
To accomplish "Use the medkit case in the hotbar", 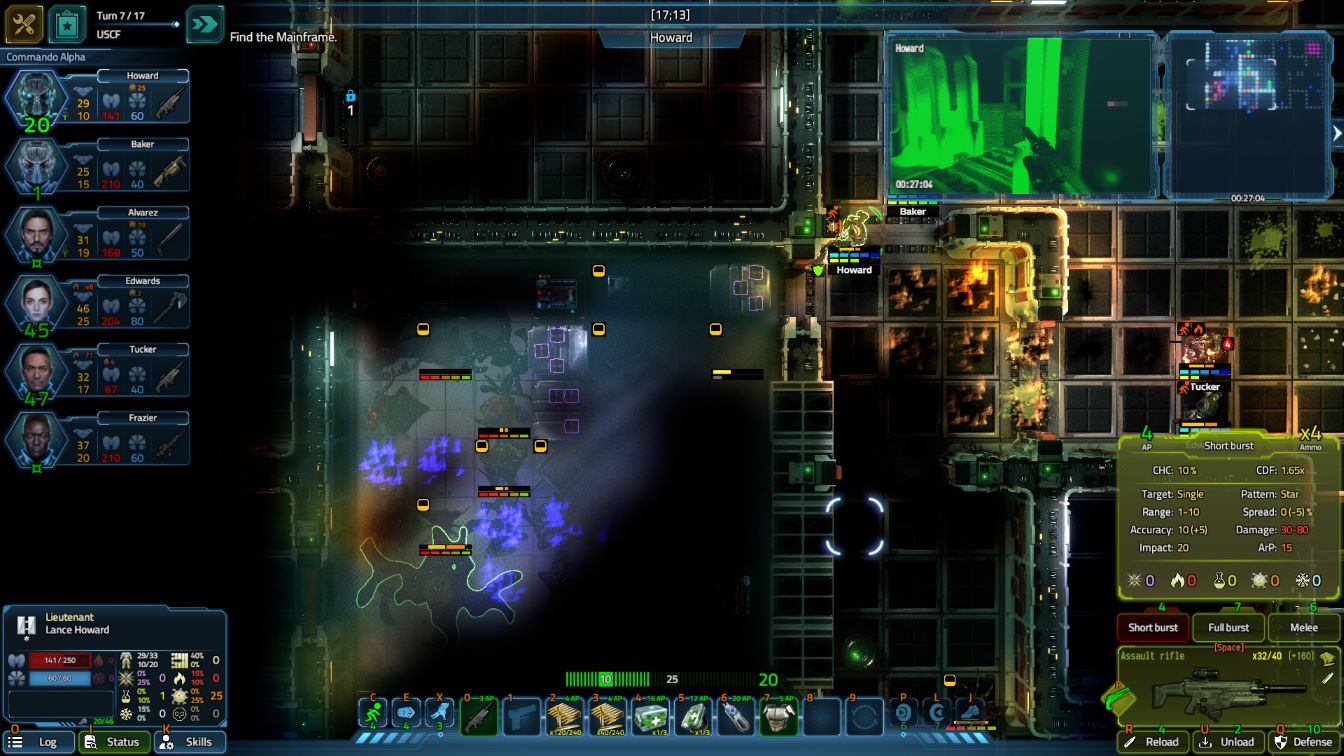I will click(x=651, y=717).
